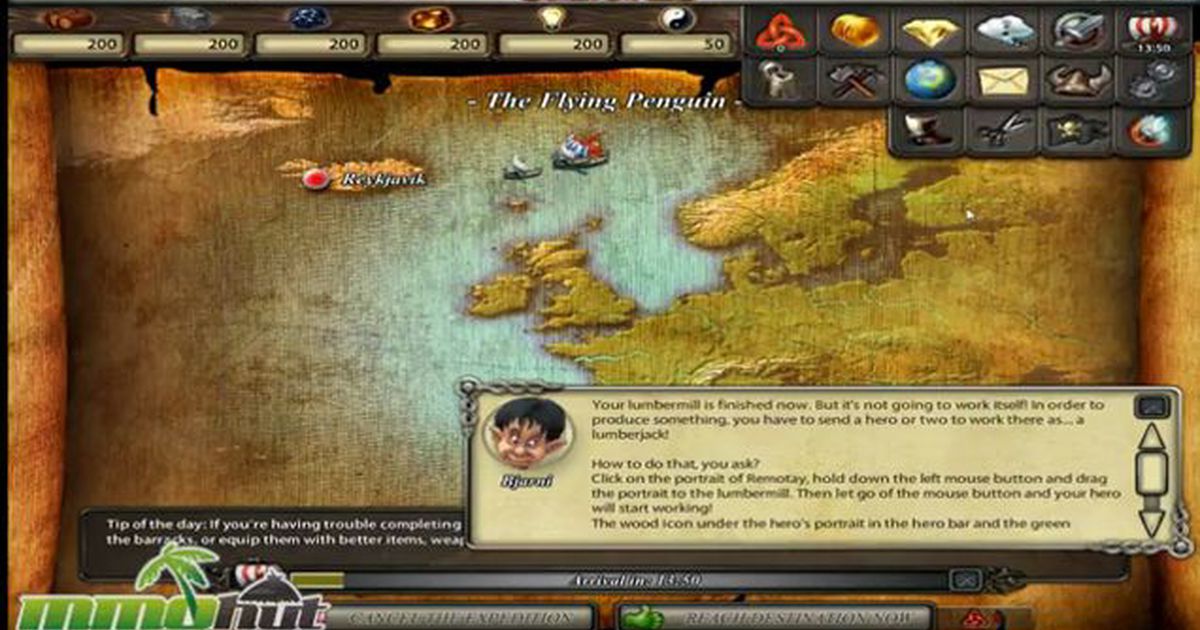The width and height of the screenshot is (1200, 630).
Task: Select the yellow diamond icon
Action: point(930,31)
